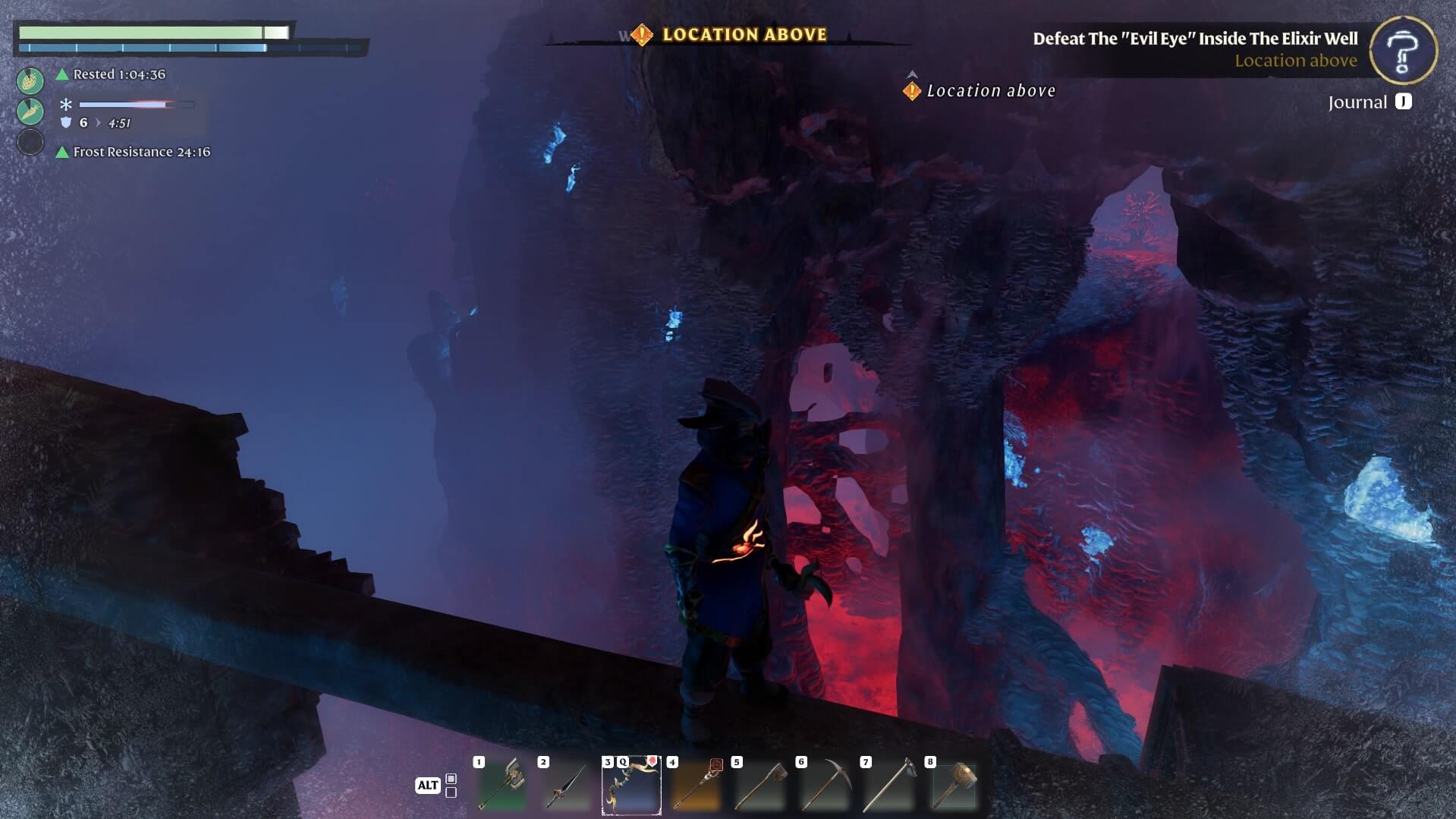This screenshot has height=819, width=1456.
Task: Select the pickaxe in hotbar slot 6
Action: tap(825, 786)
